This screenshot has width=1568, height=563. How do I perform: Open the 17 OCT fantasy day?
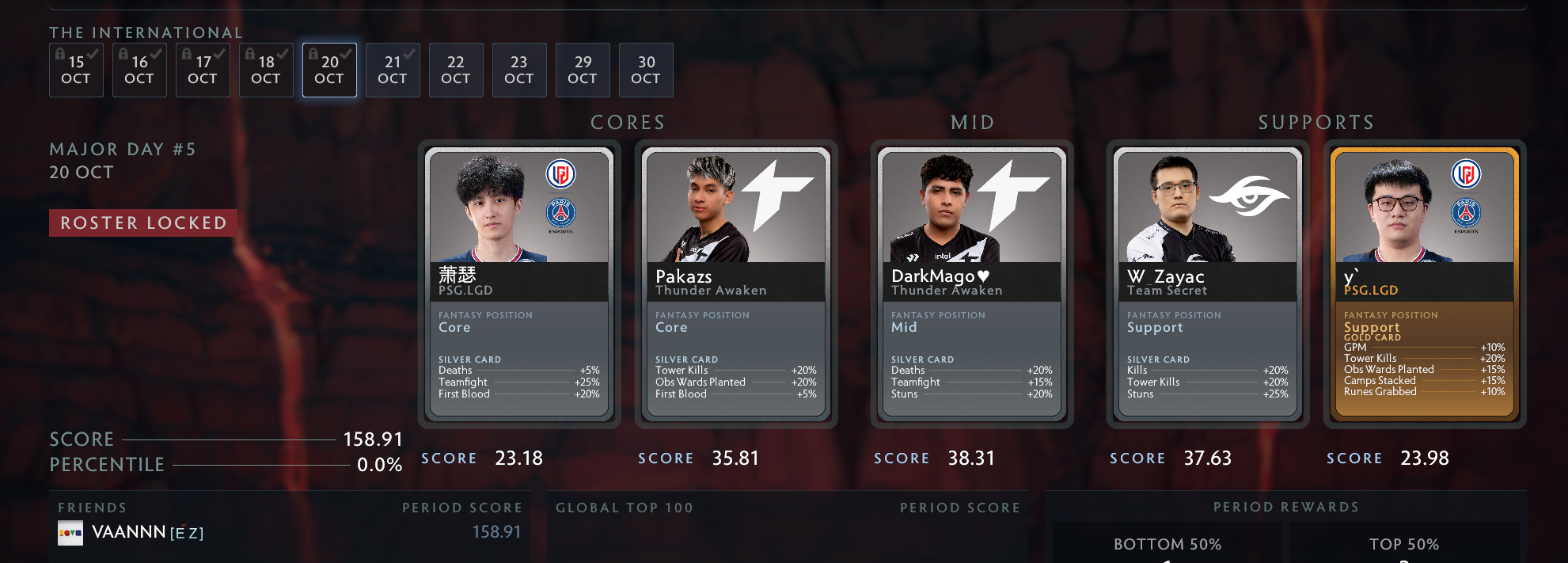click(203, 70)
